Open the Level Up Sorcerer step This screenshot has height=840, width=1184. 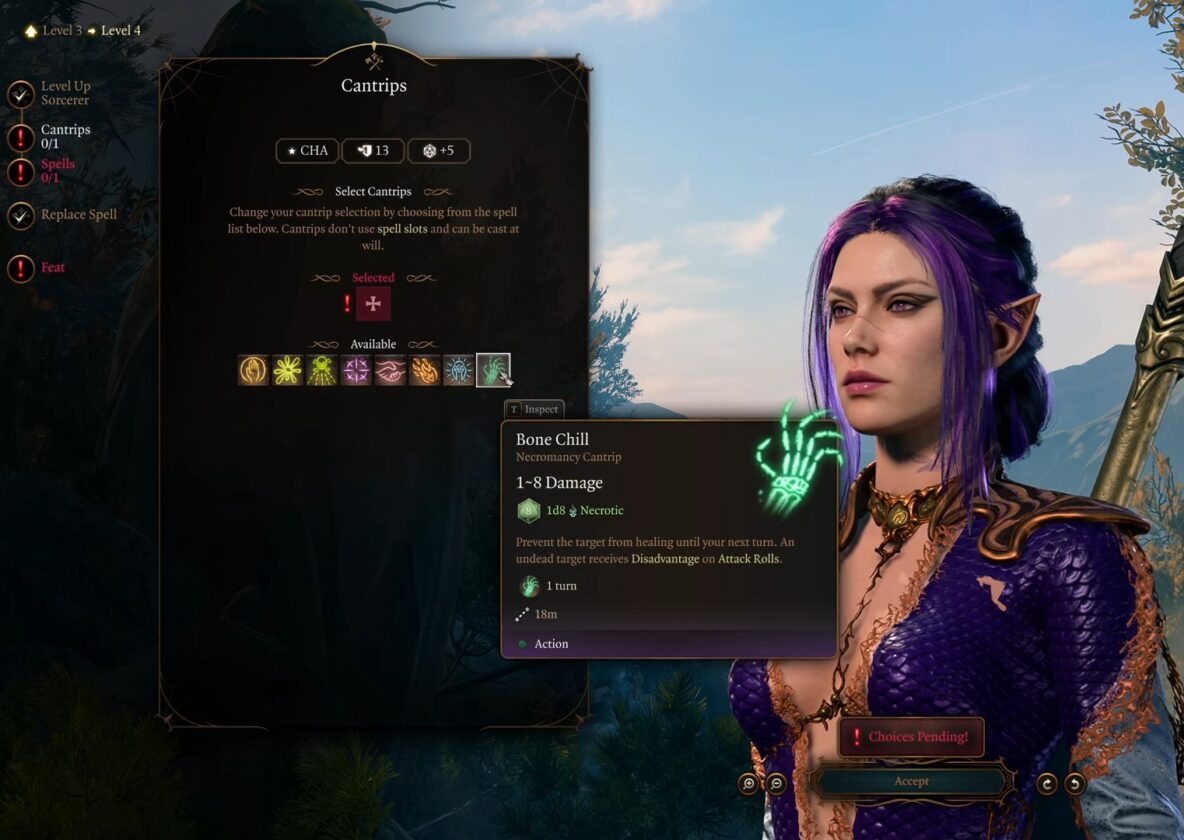(64, 93)
